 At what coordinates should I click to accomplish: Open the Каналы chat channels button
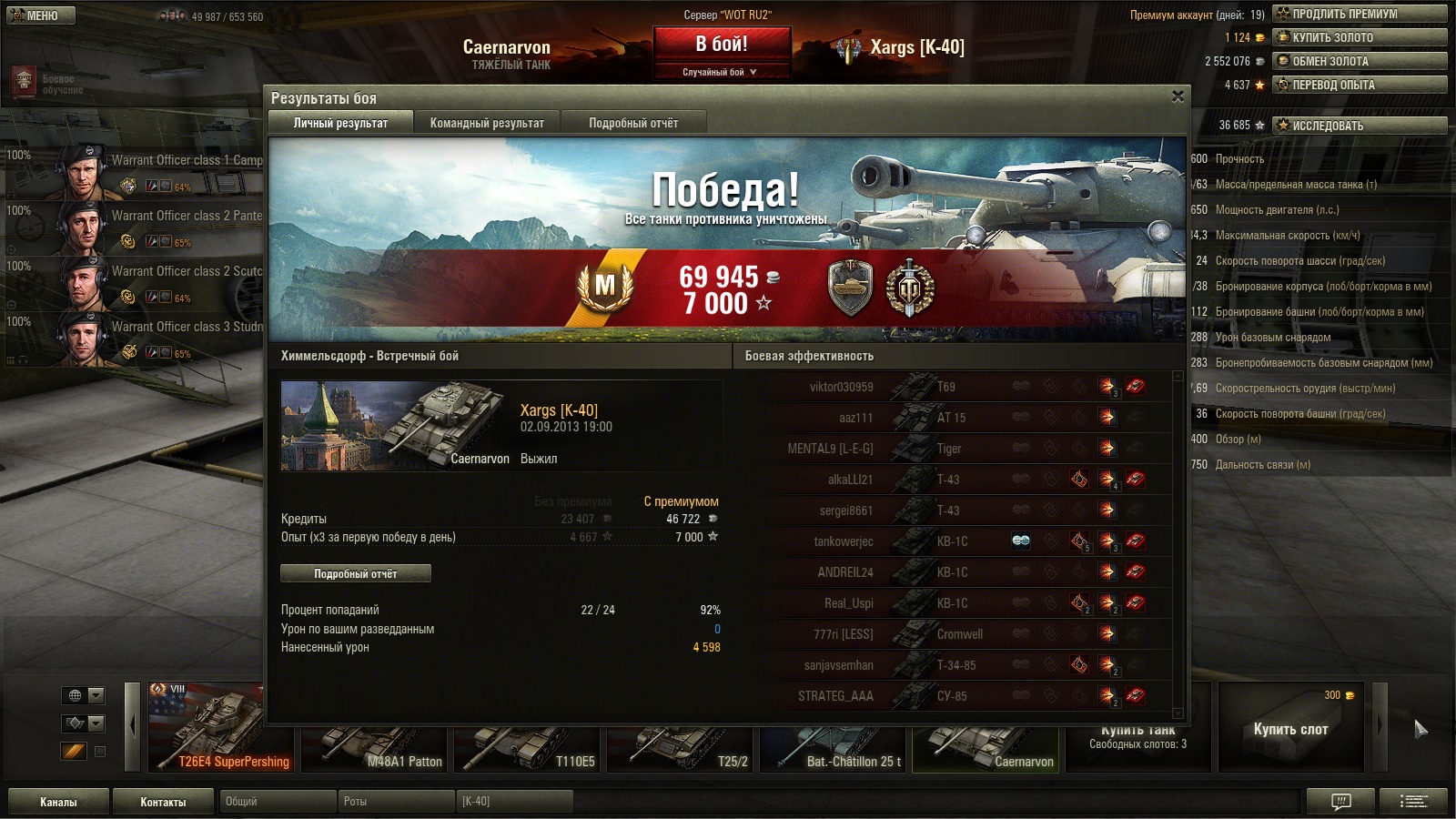(58, 802)
